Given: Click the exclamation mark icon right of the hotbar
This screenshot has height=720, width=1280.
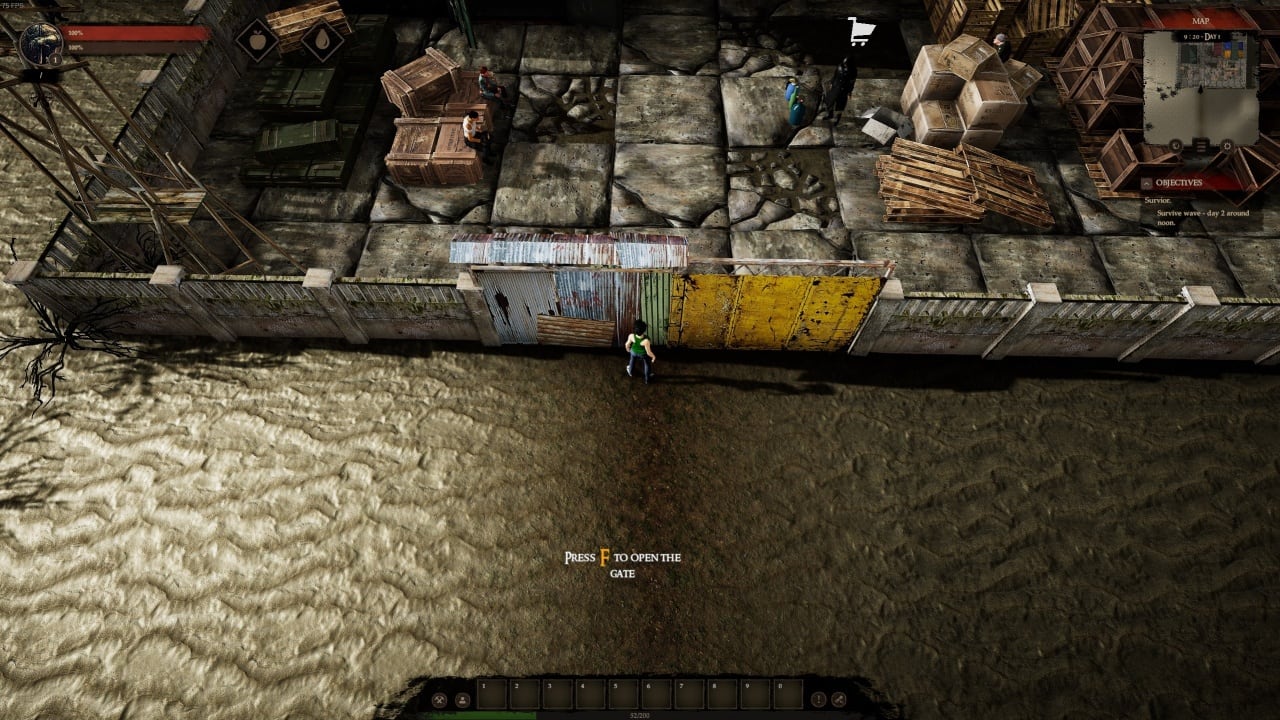Looking at the screenshot, I should coord(818,699).
